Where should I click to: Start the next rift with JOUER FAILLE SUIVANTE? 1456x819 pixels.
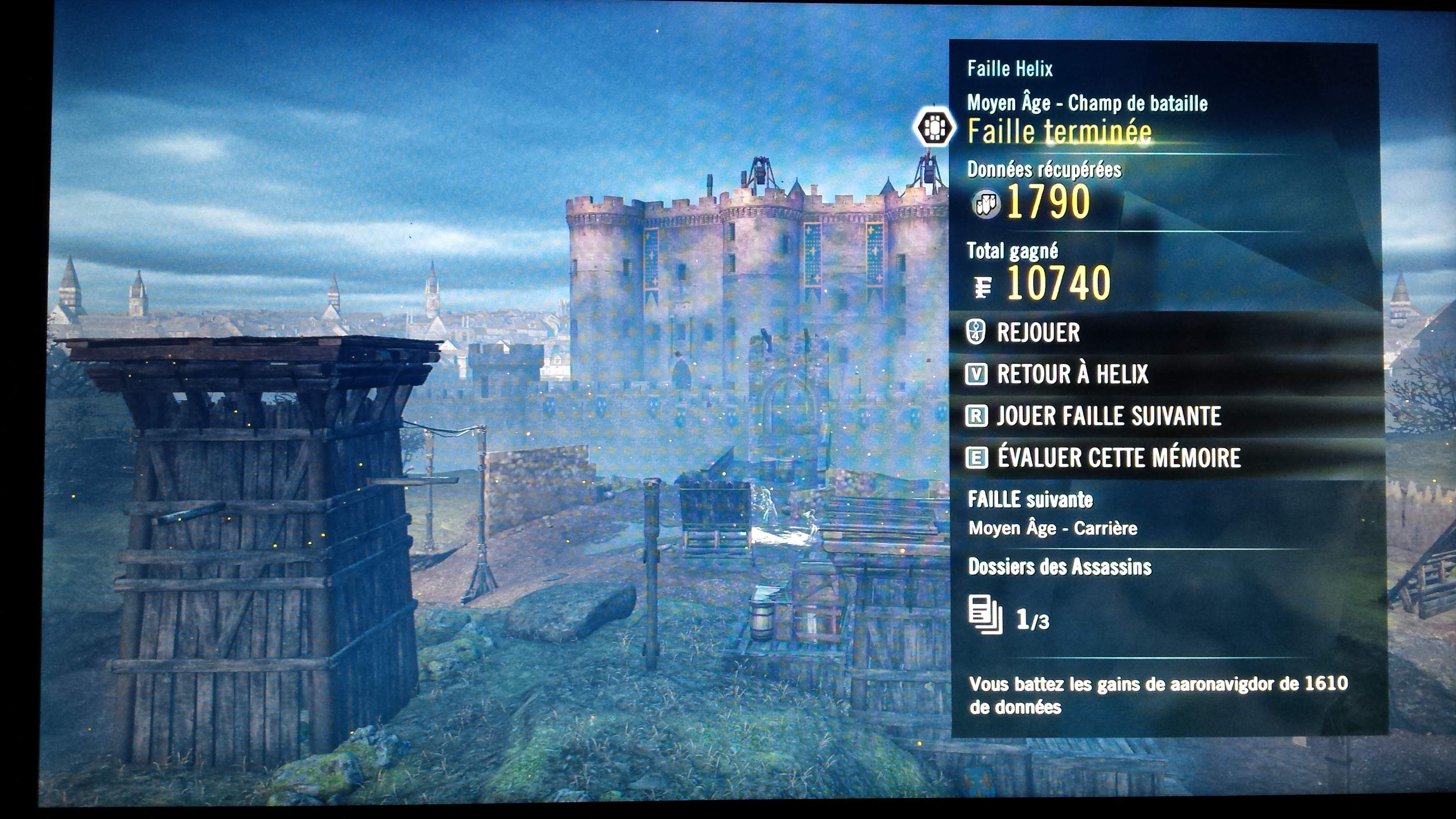coord(1108,416)
